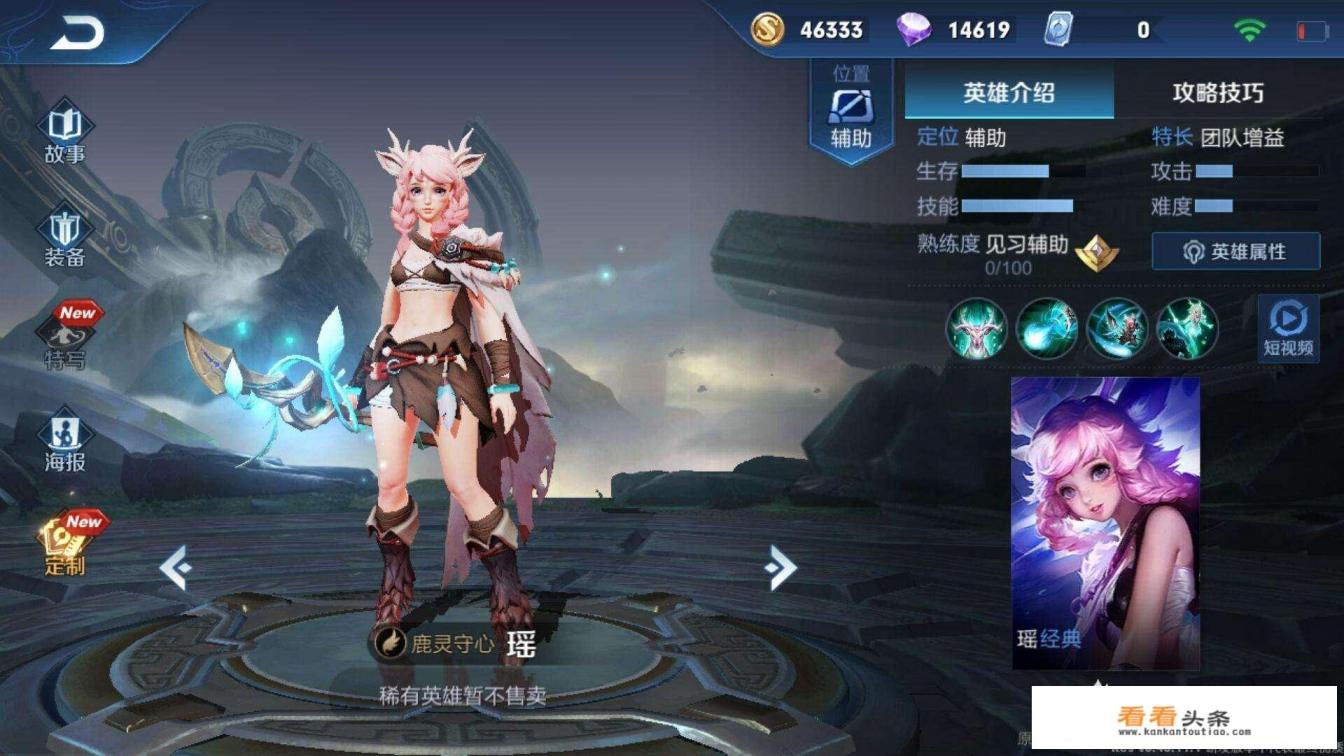Open the 装备 equipment section
Viewport: 1344px width, 756px height.
[x=65, y=237]
